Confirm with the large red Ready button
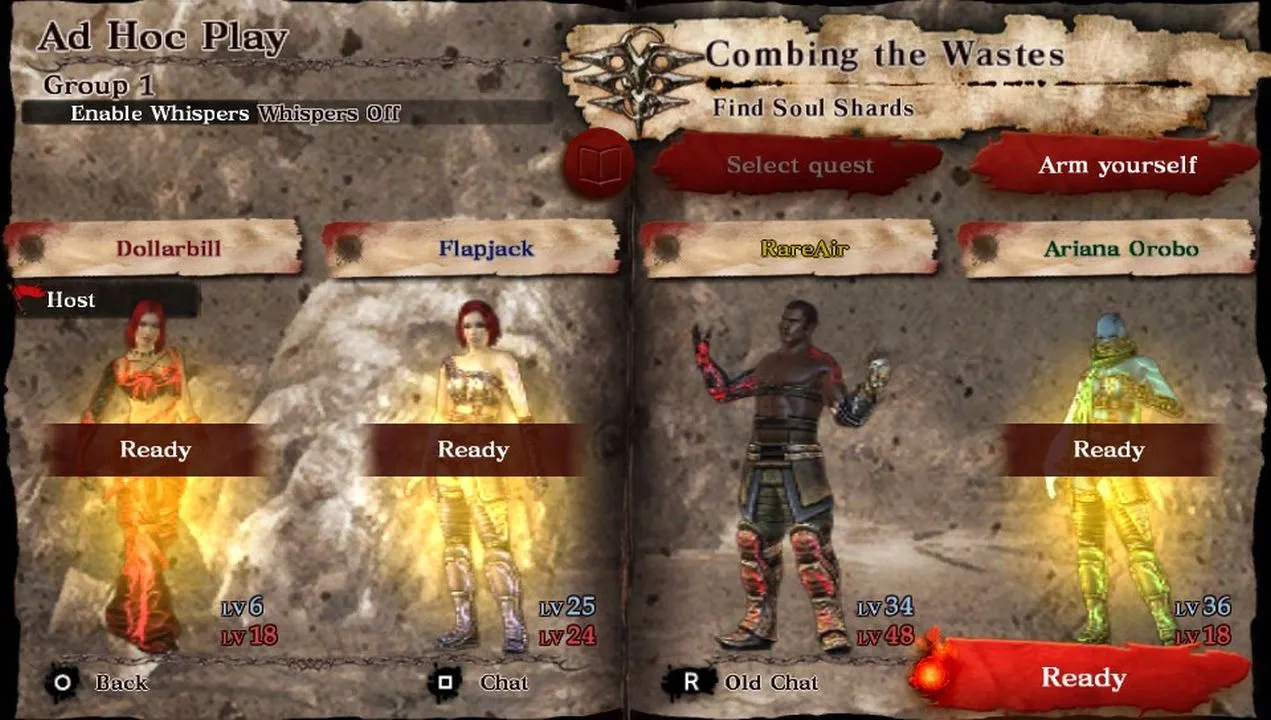Viewport: 1271px width, 720px height. tap(1084, 677)
